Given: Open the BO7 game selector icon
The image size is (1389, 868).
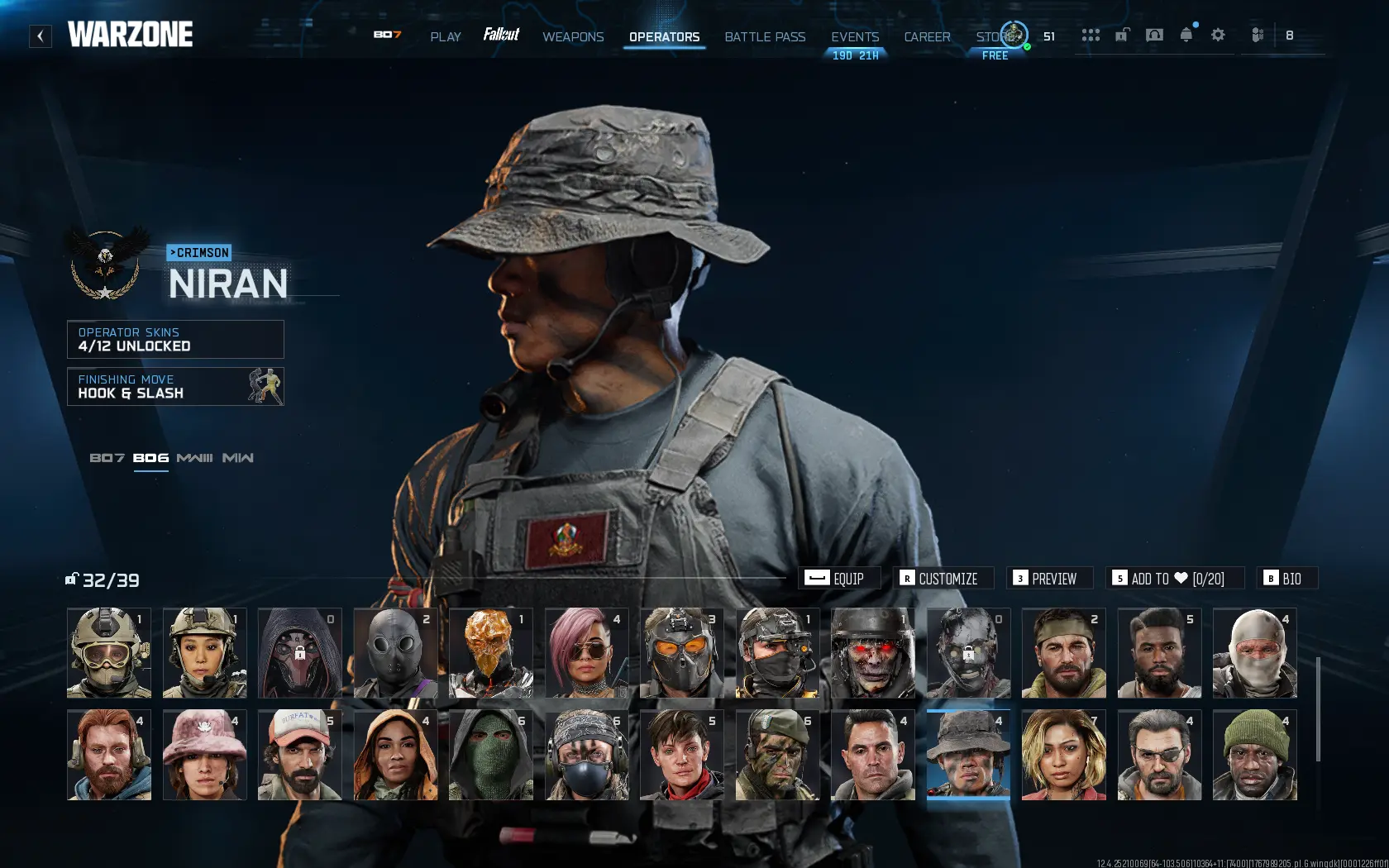Looking at the screenshot, I should click(x=388, y=35).
